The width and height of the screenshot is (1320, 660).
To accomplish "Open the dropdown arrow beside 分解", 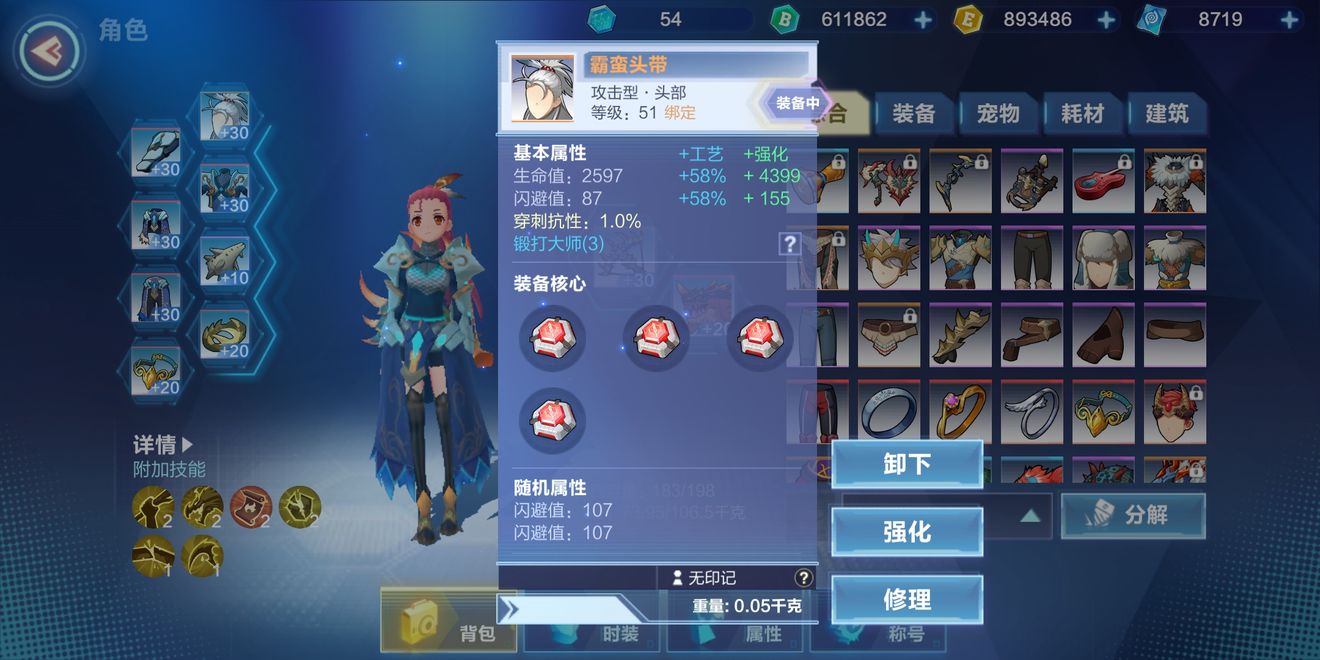I will (1030, 516).
